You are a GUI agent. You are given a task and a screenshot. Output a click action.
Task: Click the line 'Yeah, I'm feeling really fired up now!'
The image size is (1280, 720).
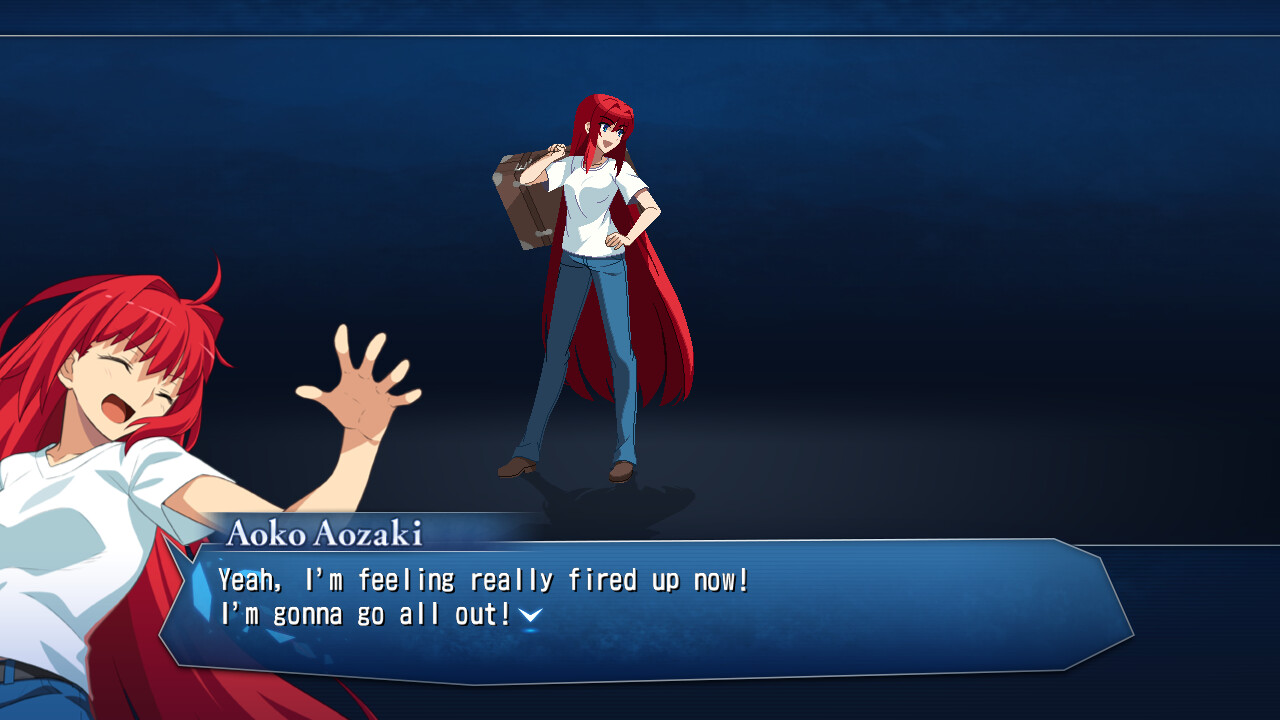tap(480, 578)
